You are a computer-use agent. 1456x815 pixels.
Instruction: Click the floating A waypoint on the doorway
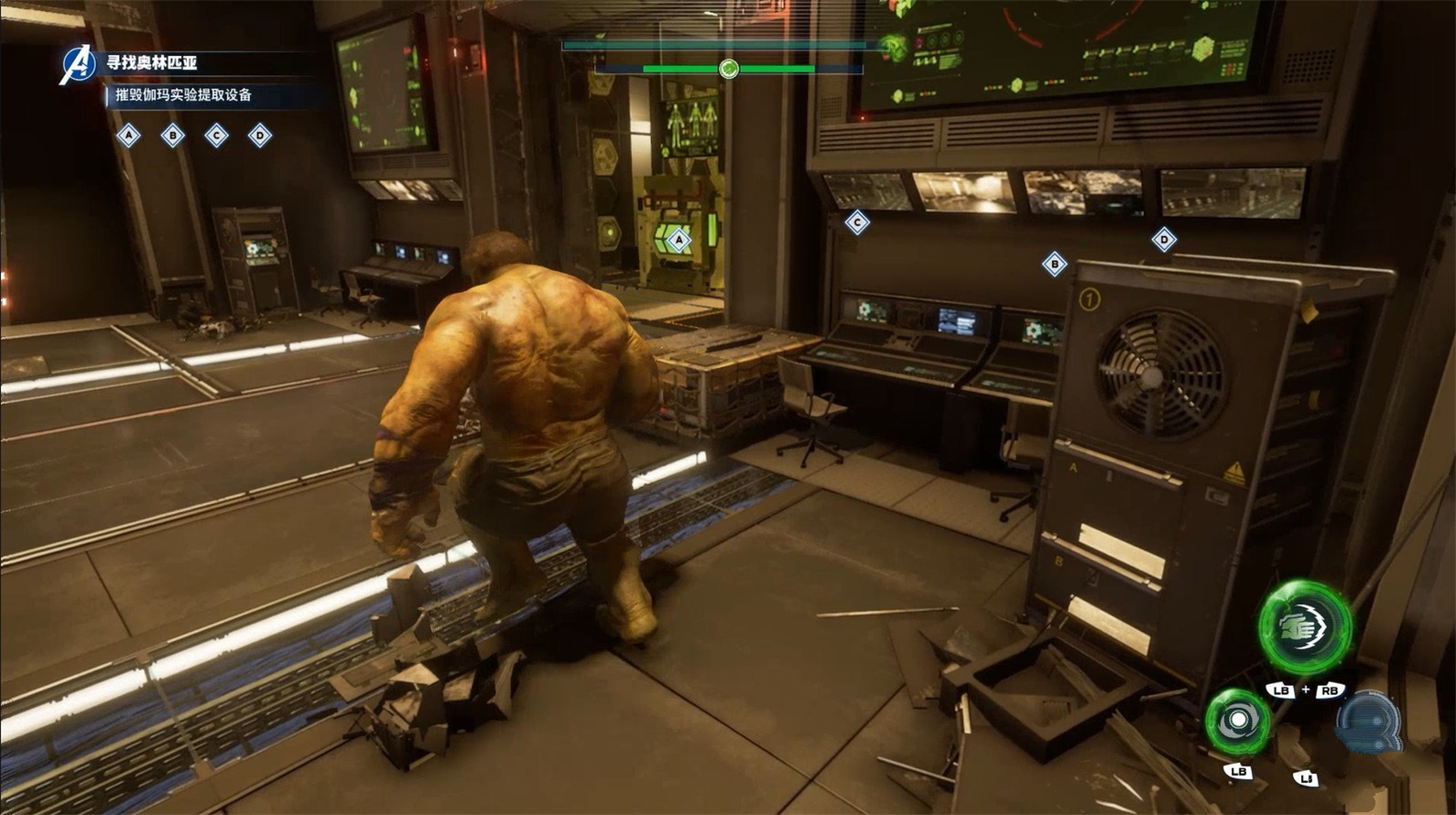(679, 241)
